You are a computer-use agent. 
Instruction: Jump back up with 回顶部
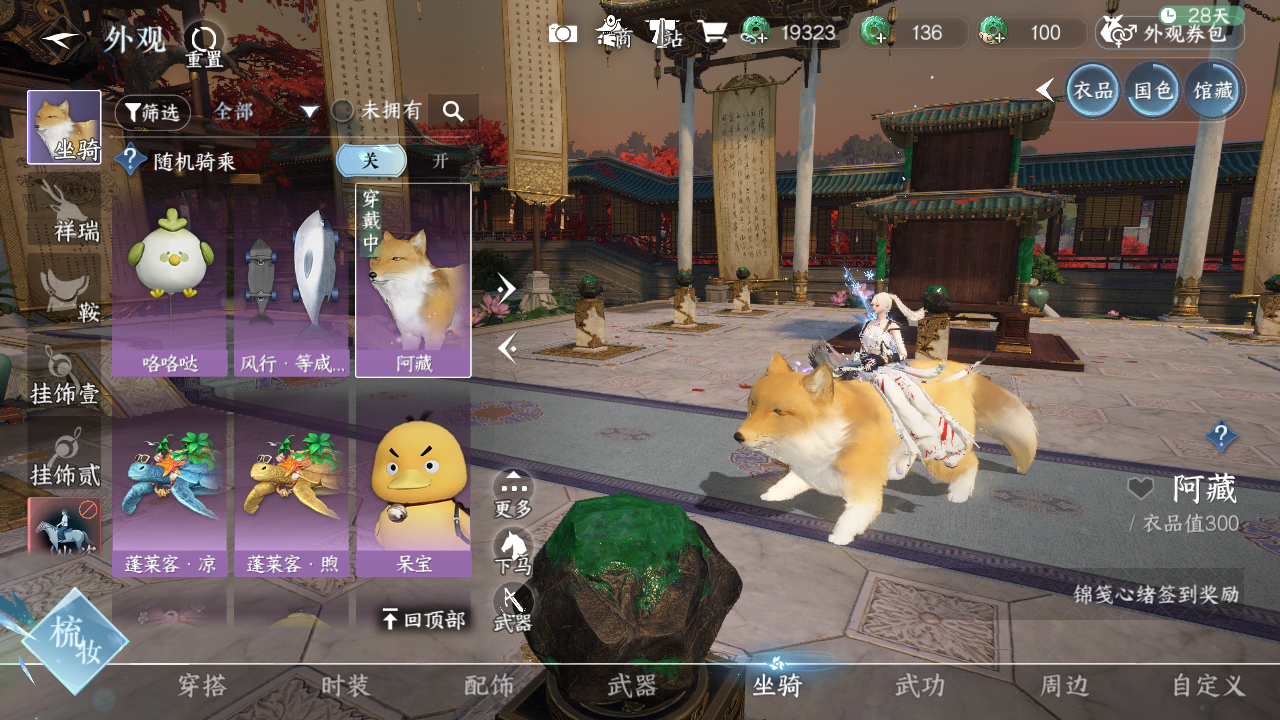tap(423, 620)
